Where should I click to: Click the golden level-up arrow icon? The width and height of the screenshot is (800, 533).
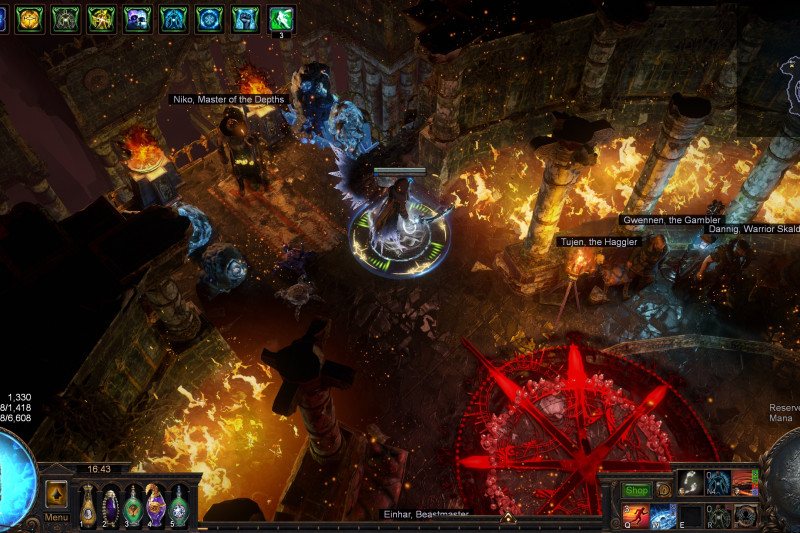pos(56,494)
